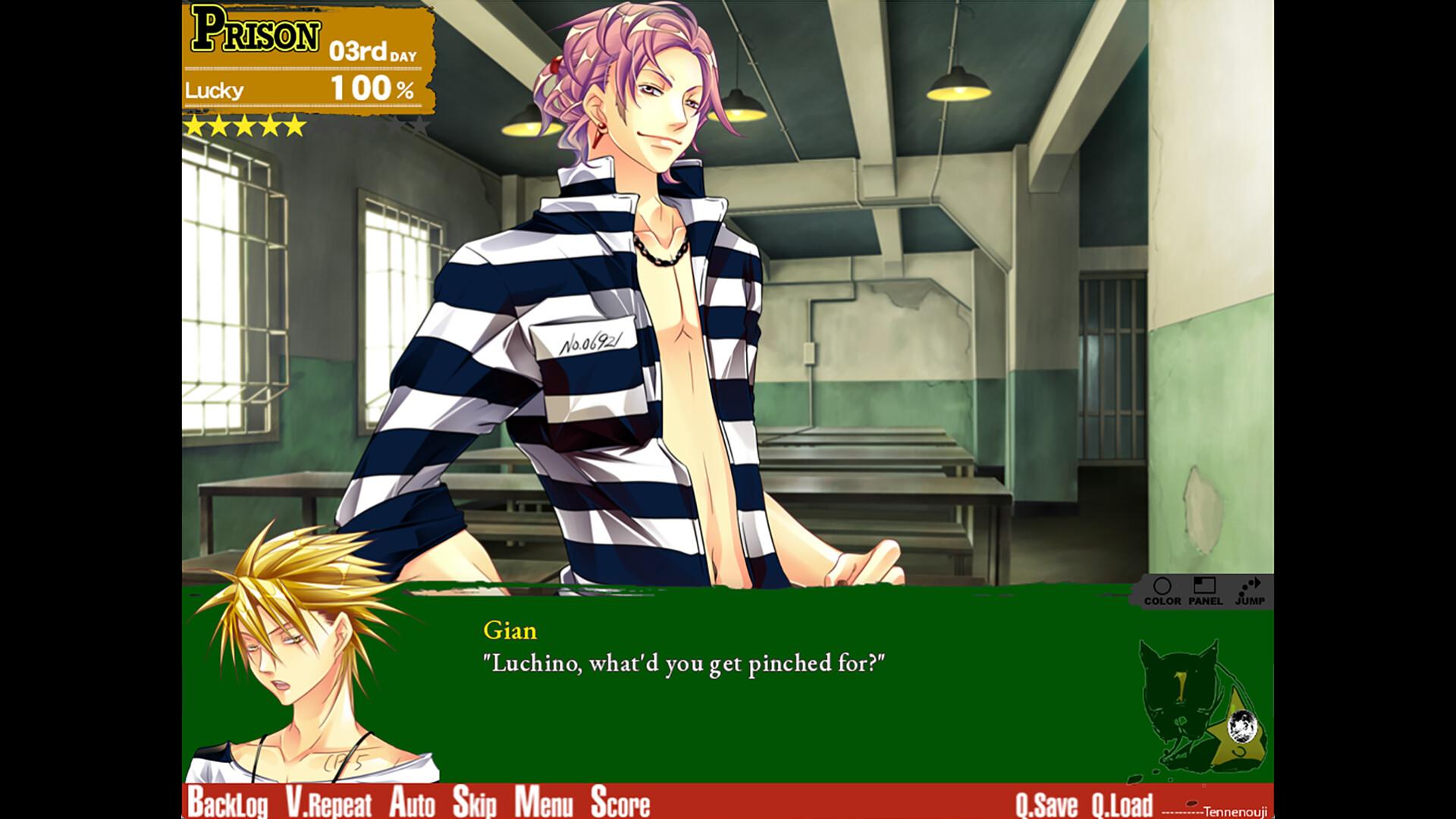
Task: Toggle the COLOR option icon
Action: 1163,591
